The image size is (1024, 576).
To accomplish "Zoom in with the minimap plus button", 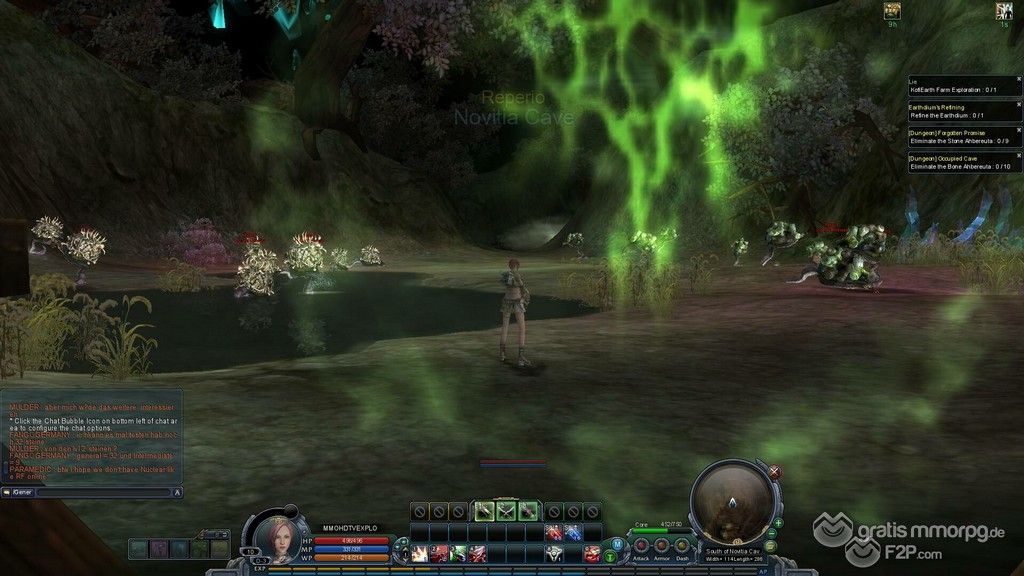I will [x=778, y=521].
